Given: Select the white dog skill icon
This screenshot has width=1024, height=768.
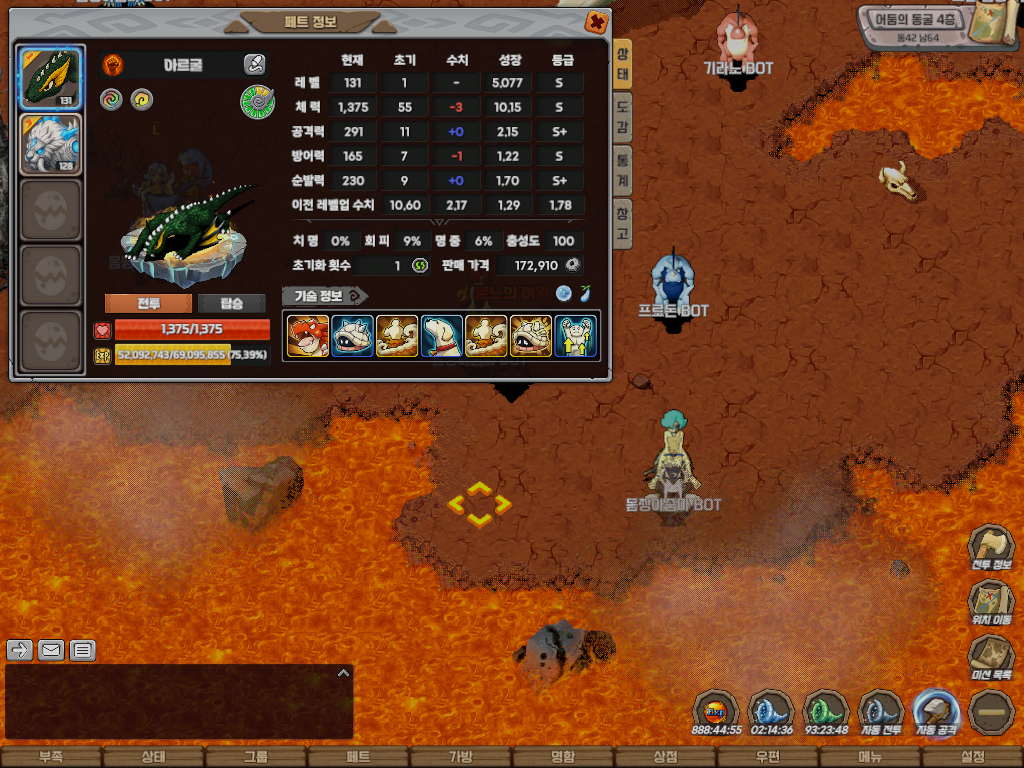Looking at the screenshot, I should point(441,336).
